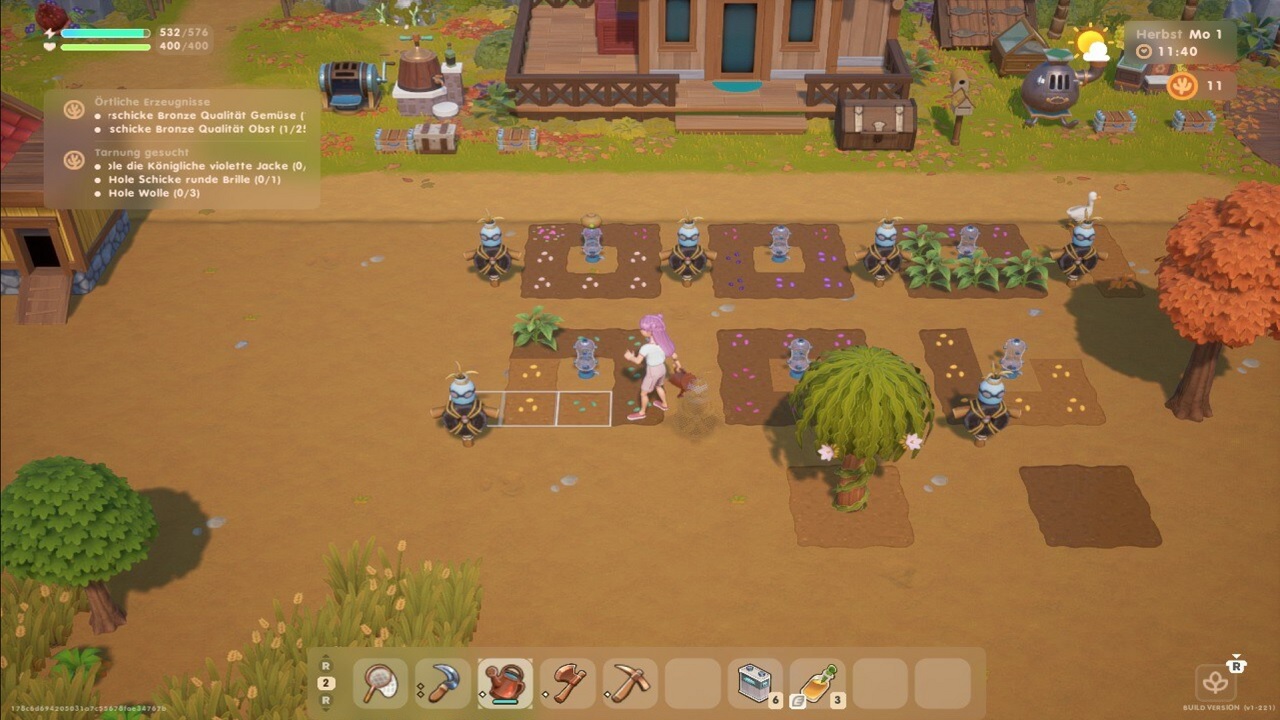Pick the pickaxe in the hotbar
1280x720 pixels.
[x=630, y=683]
